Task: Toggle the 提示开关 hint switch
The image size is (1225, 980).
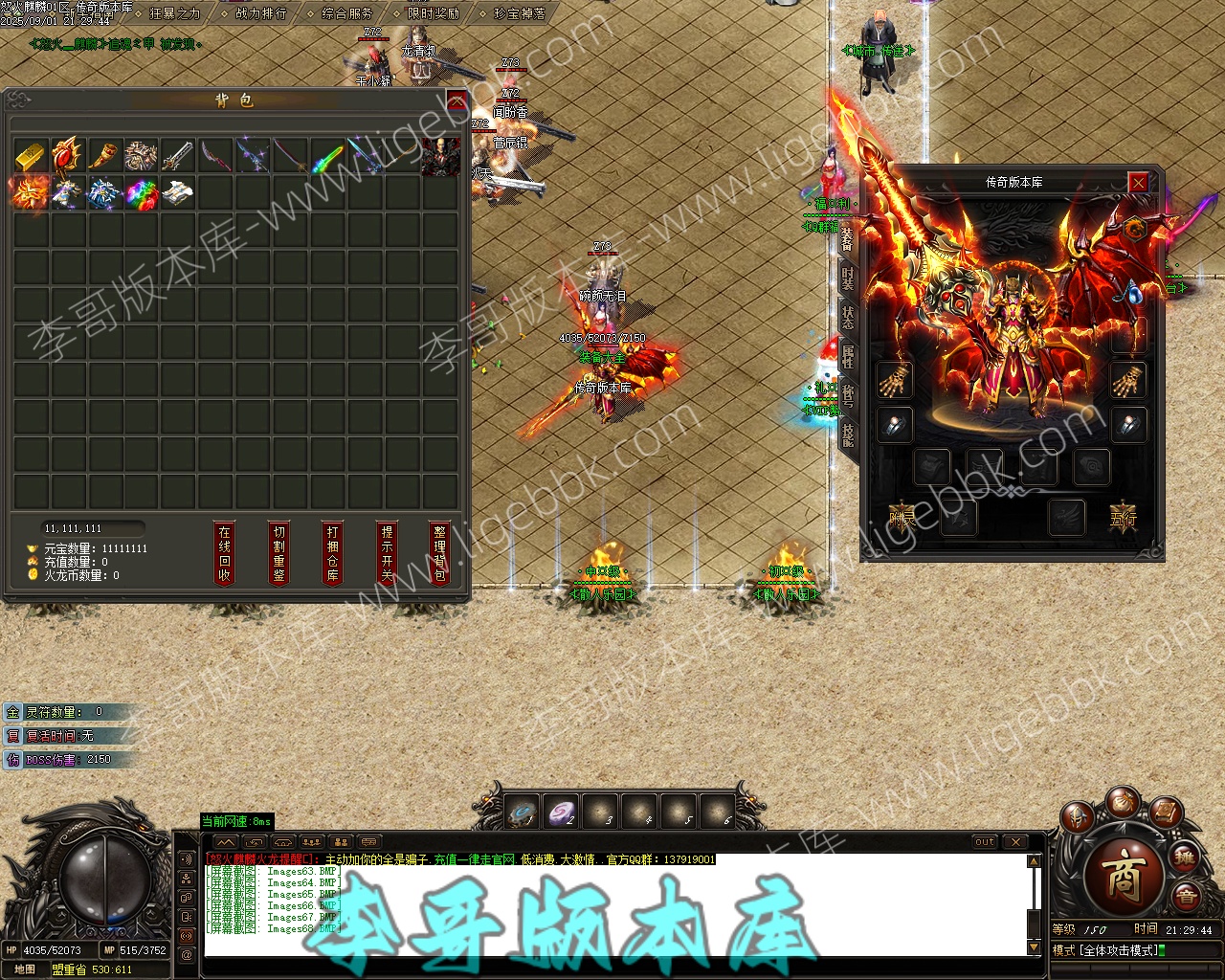Action: coord(387,553)
